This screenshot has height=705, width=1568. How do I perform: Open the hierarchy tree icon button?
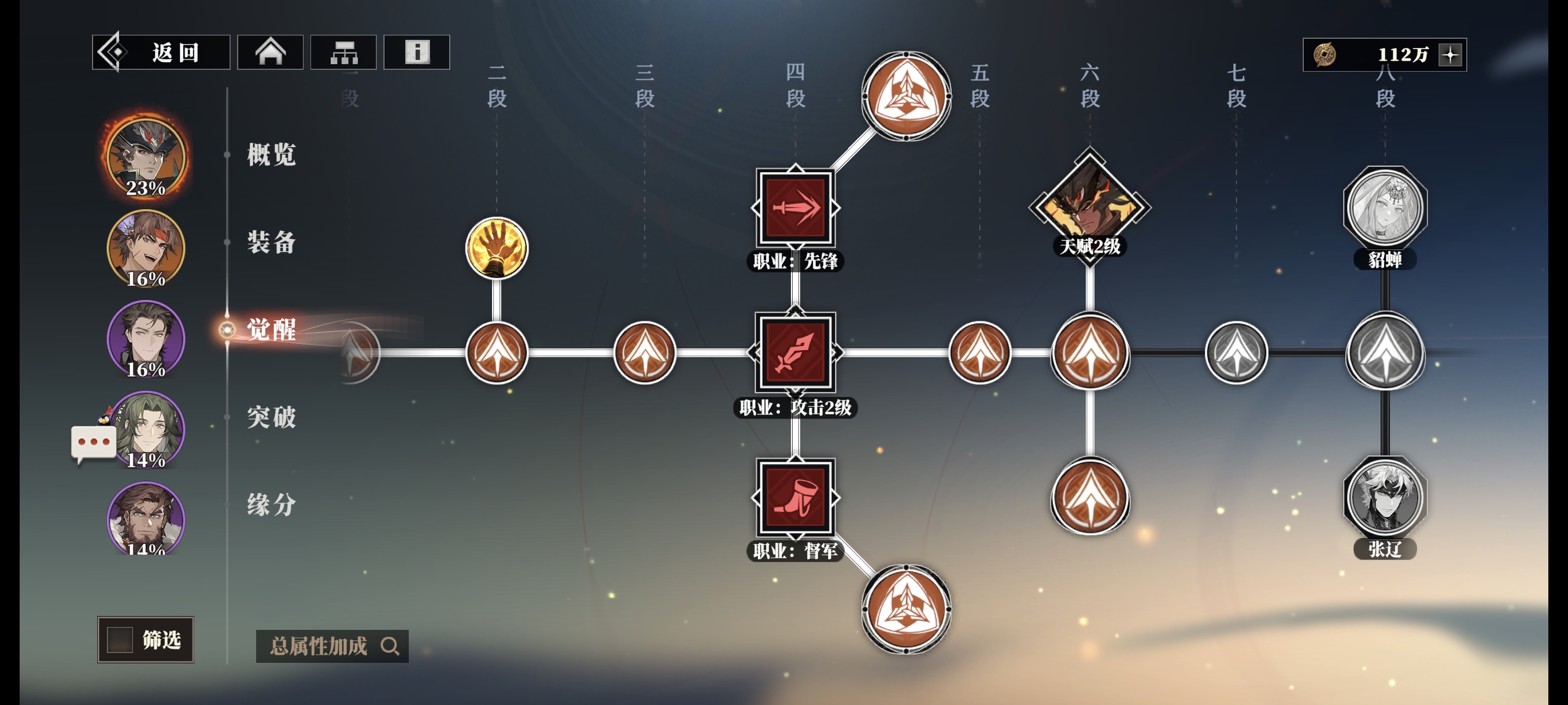coord(343,53)
